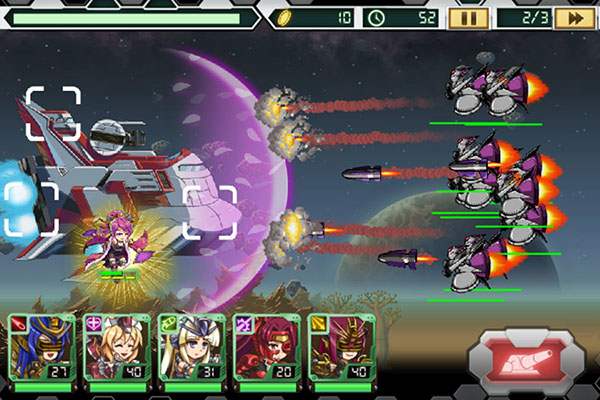Viewport: 600px width, 400px height.
Task: Deploy the blue-haired masked unit costing 27
Action: click(35, 348)
